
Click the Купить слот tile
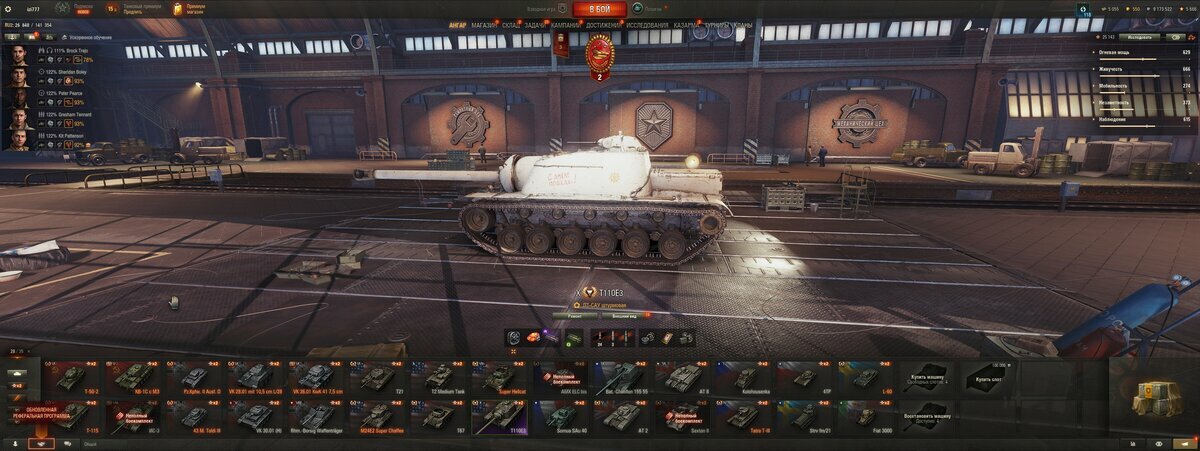[988, 377]
